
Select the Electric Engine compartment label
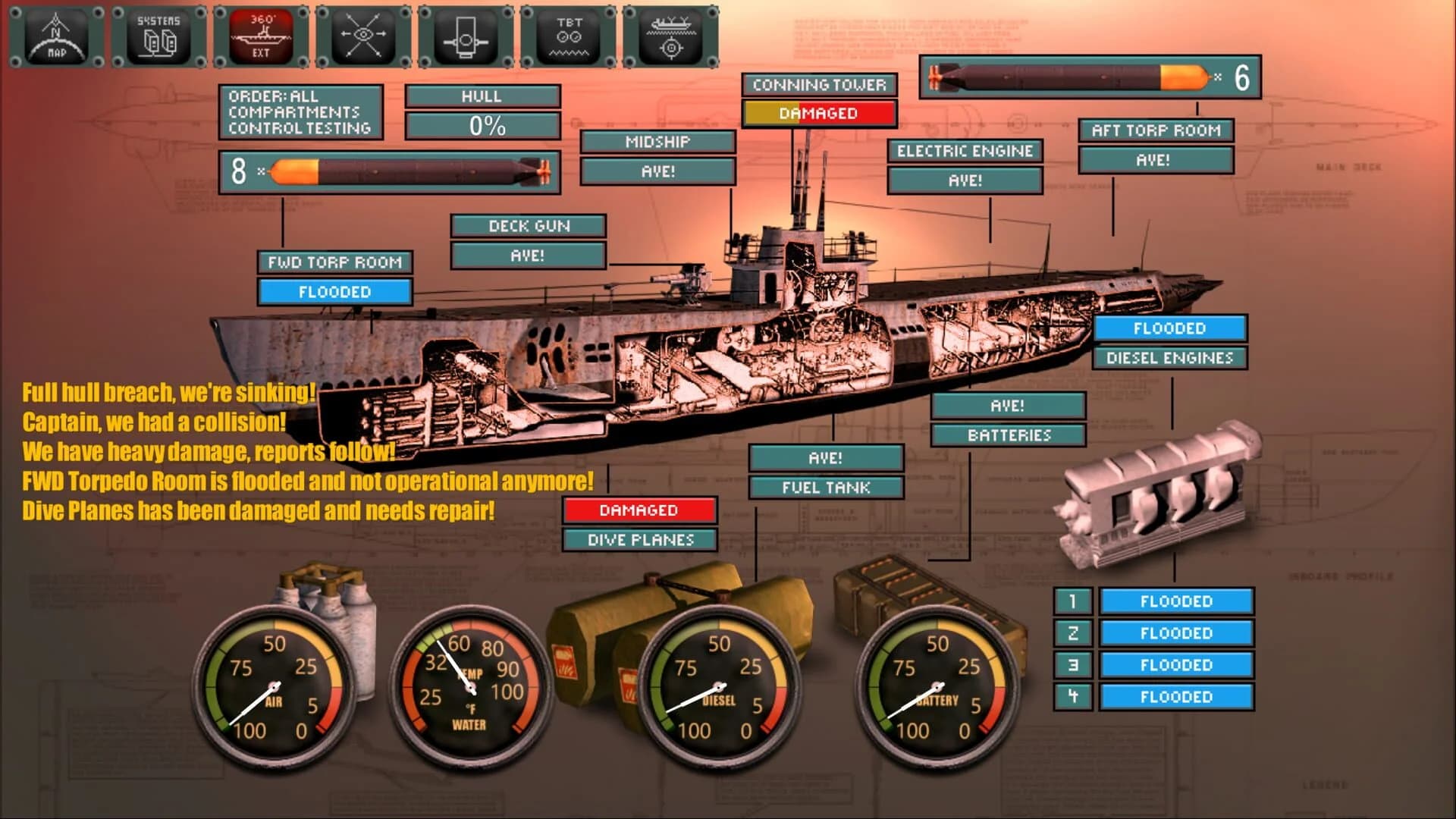[x=965, y=152]
